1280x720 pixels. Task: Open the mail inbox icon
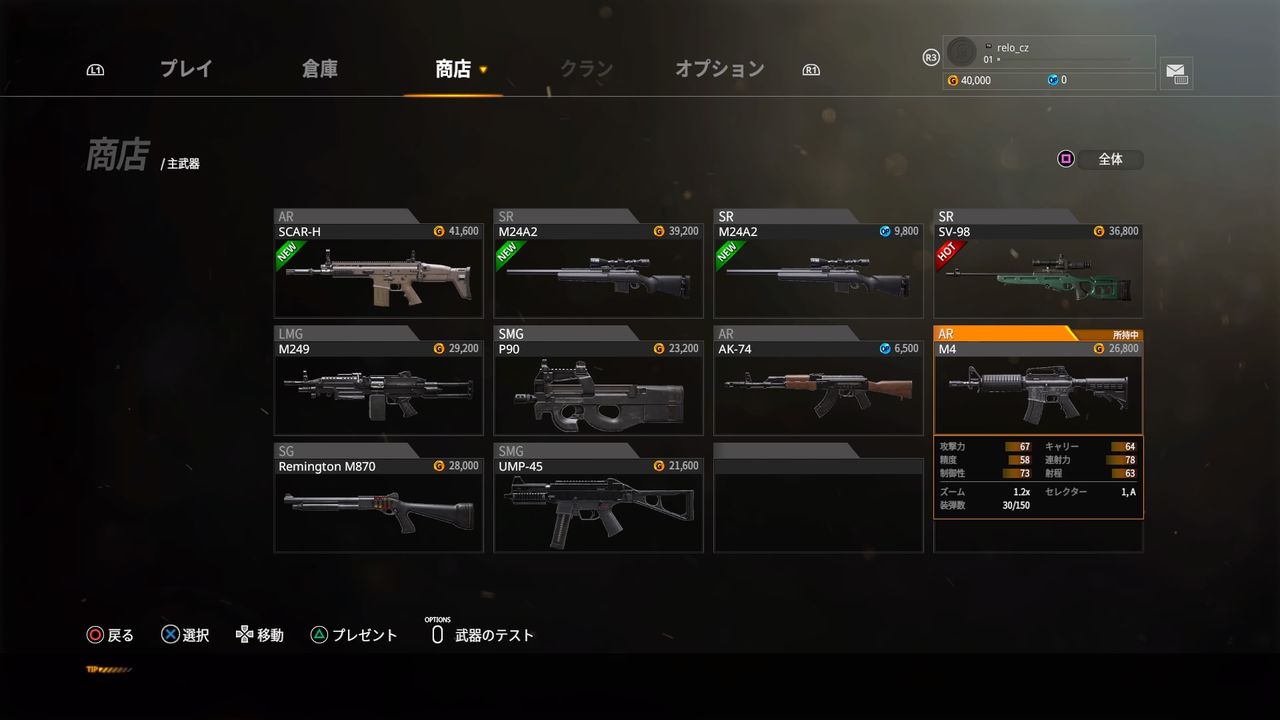1176,73
